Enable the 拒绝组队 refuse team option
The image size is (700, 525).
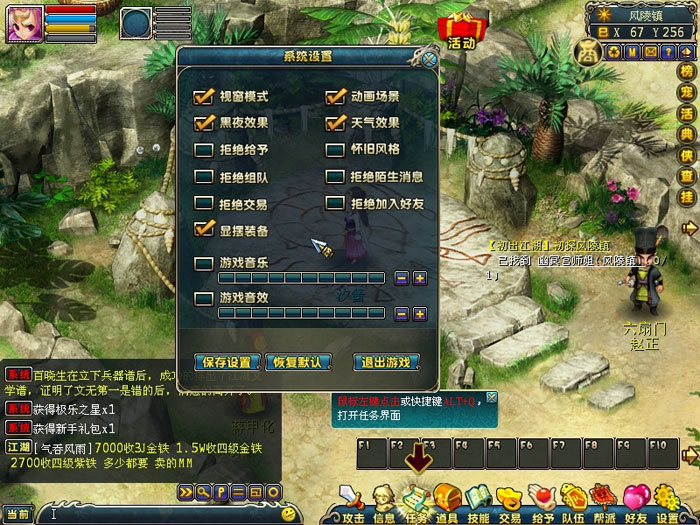[204, 177]
